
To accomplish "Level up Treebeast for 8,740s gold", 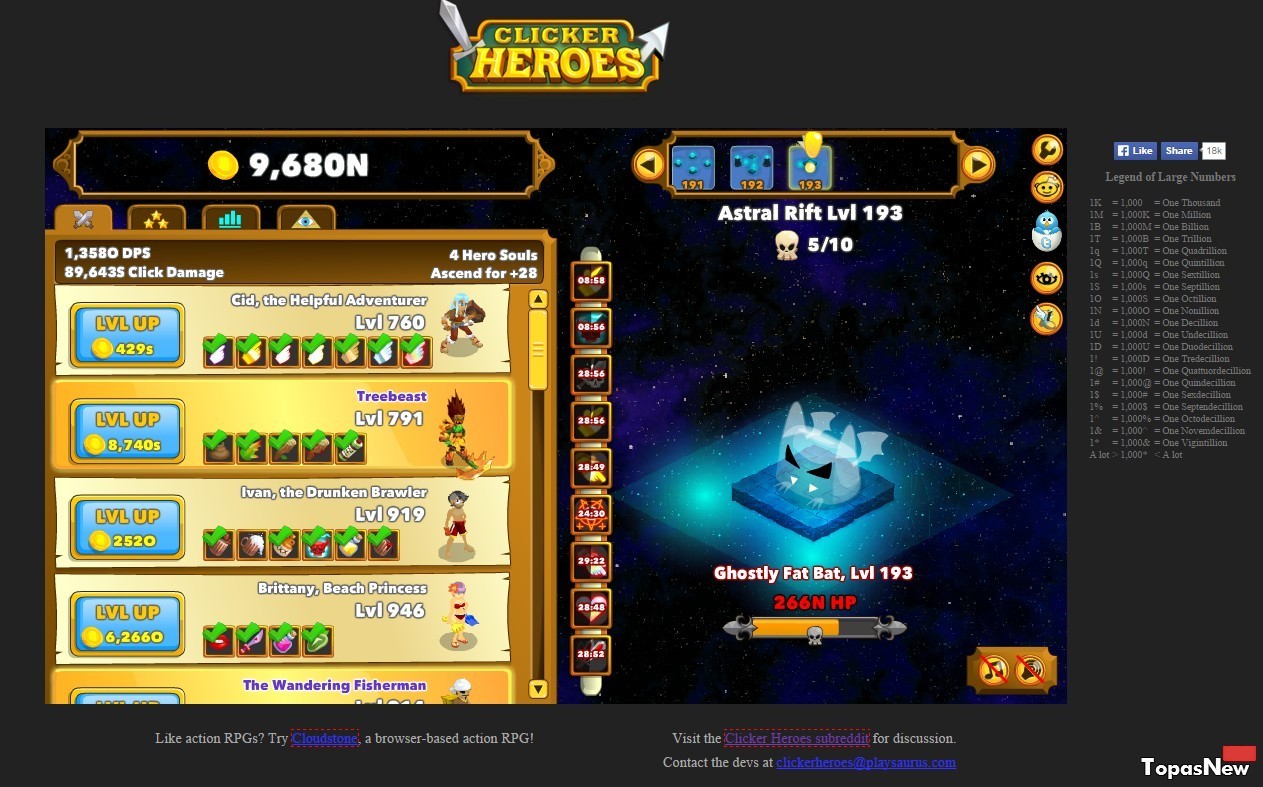I will pos(127,431).
